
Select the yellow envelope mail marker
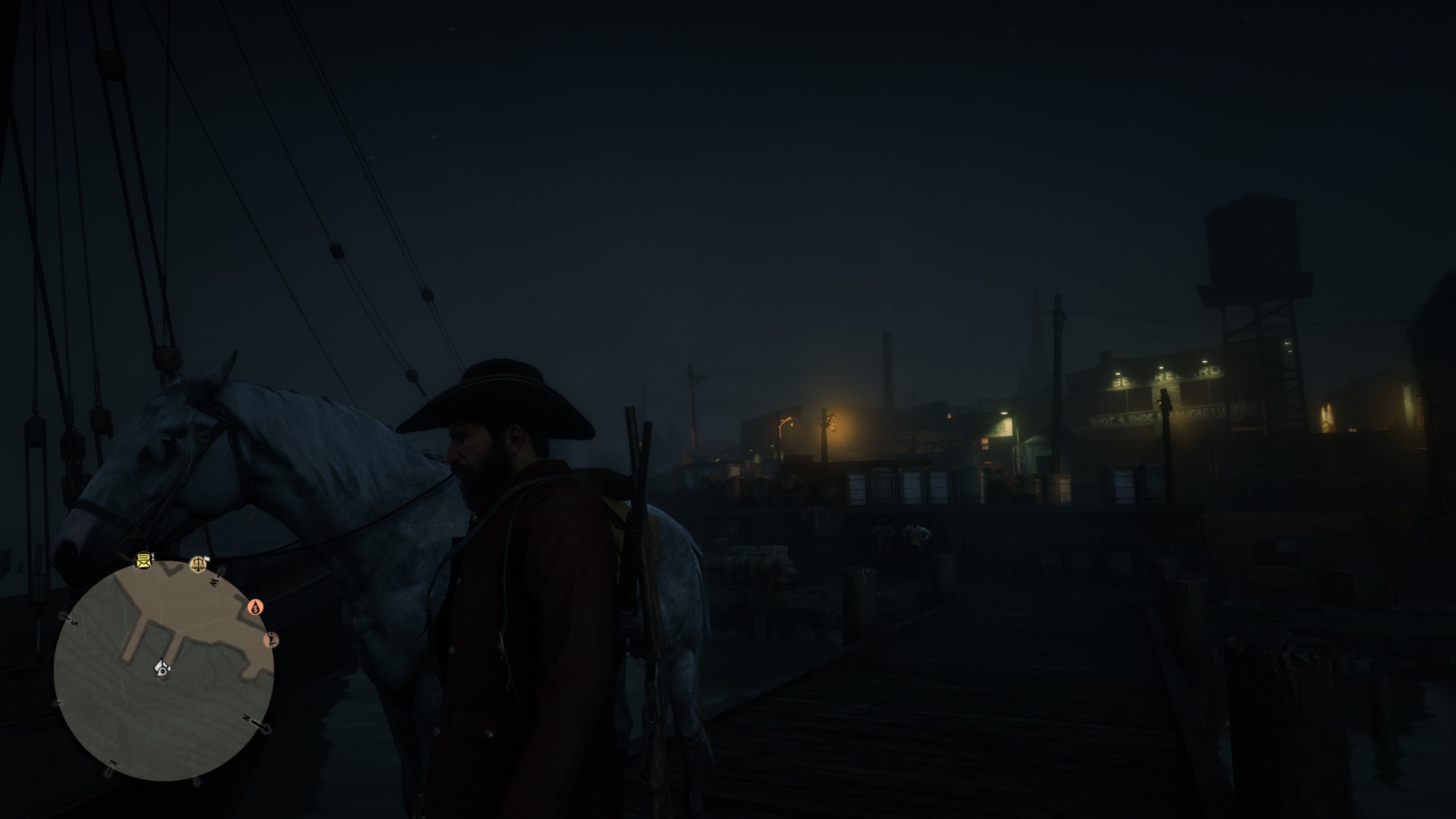143,561
